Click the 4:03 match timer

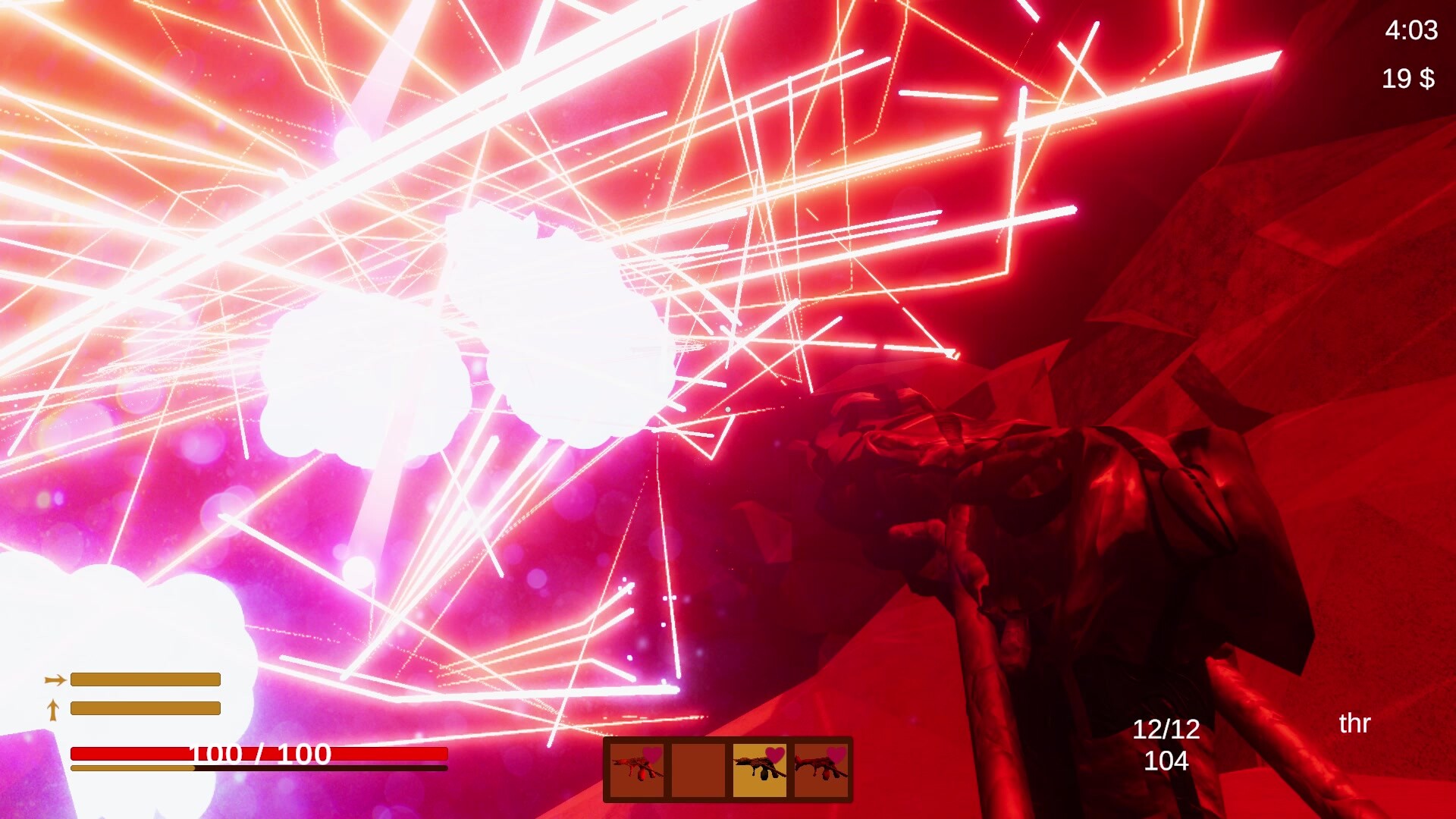coord(1412,30)
